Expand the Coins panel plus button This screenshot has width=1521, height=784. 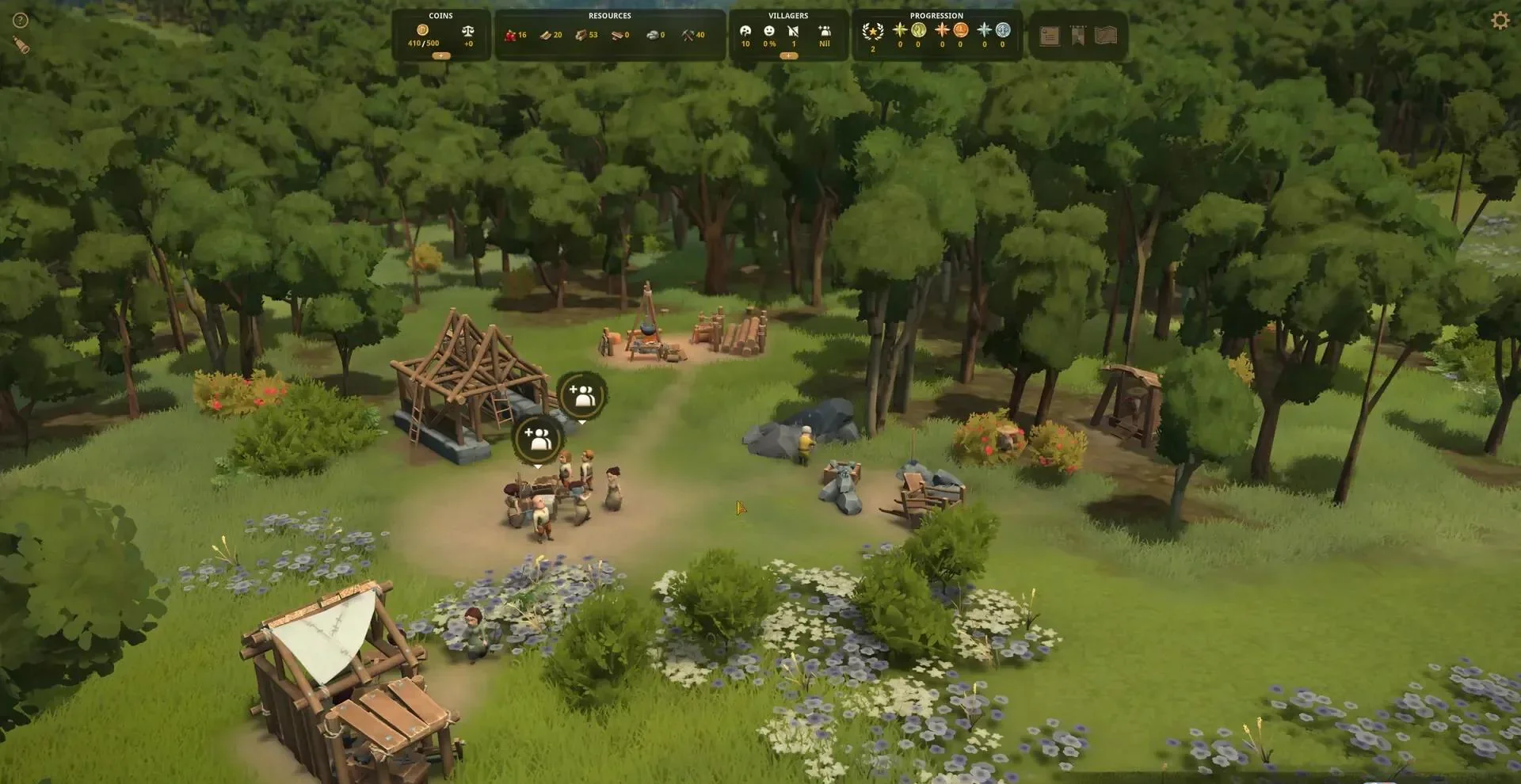pyautogui.click(x=441, y=56)
